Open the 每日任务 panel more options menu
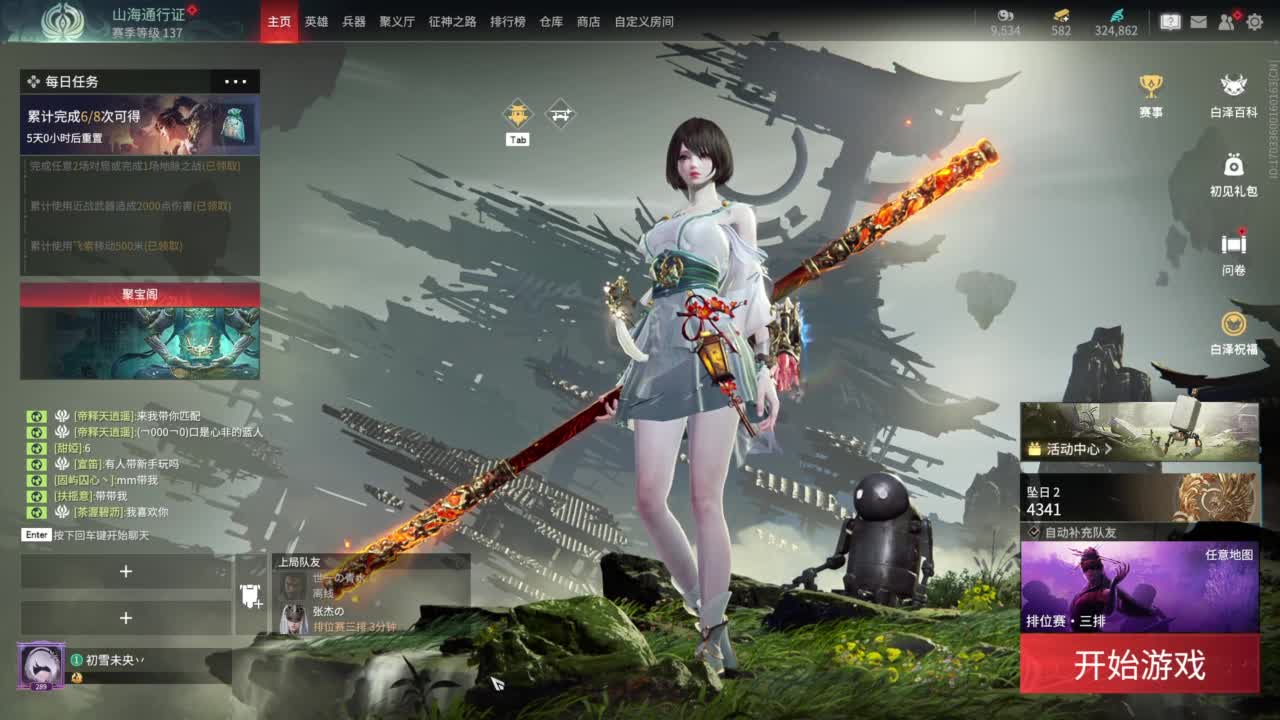The height and width of the screenshot is (720, 1280). click(x=236, y=81)
